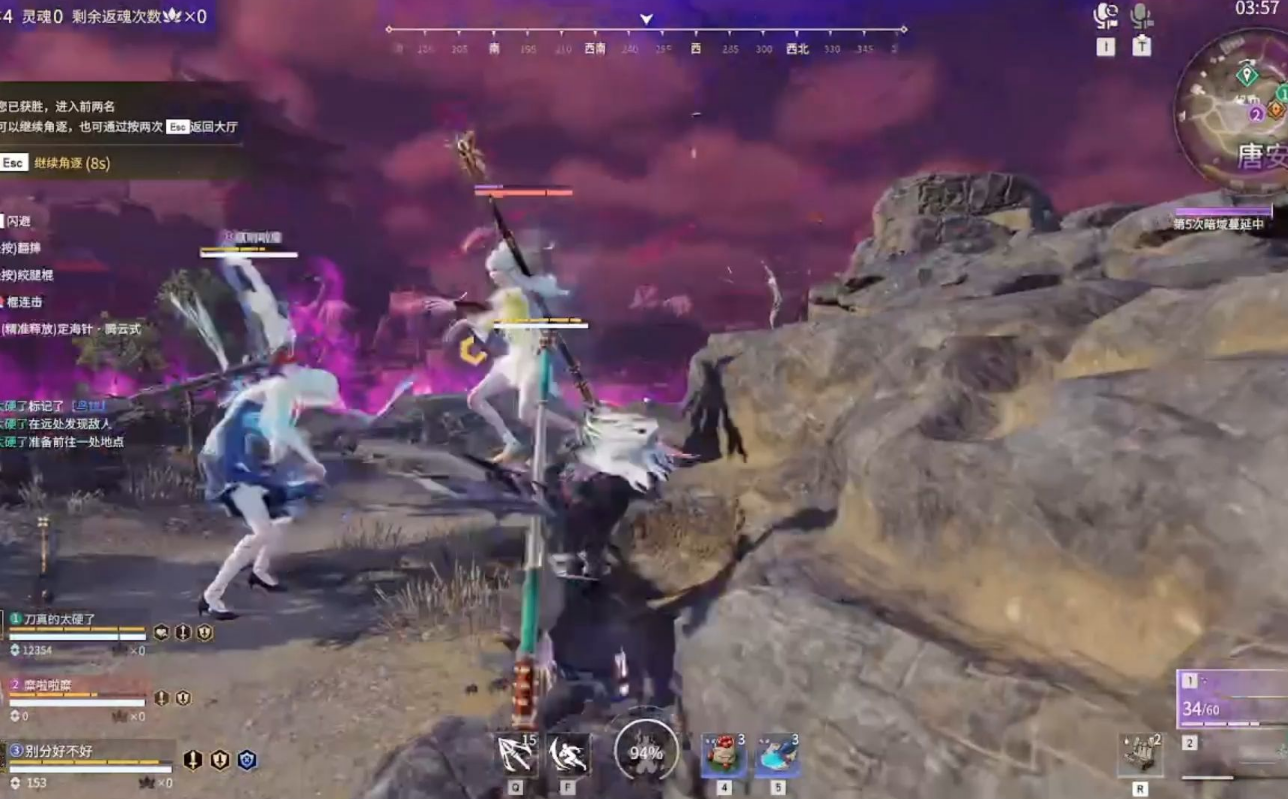Click the 94% circular energy gauge
1288x799 pixels.
(646, 753)
